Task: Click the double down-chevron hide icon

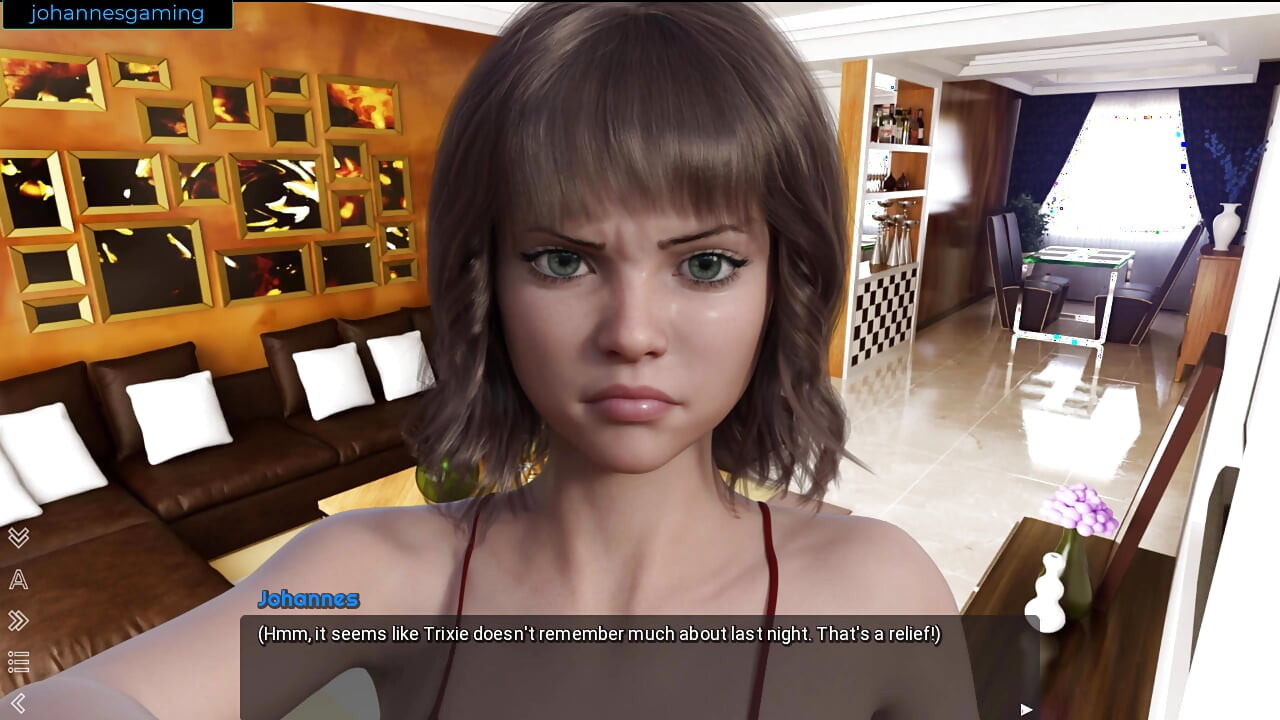Action: coord(18,537)
